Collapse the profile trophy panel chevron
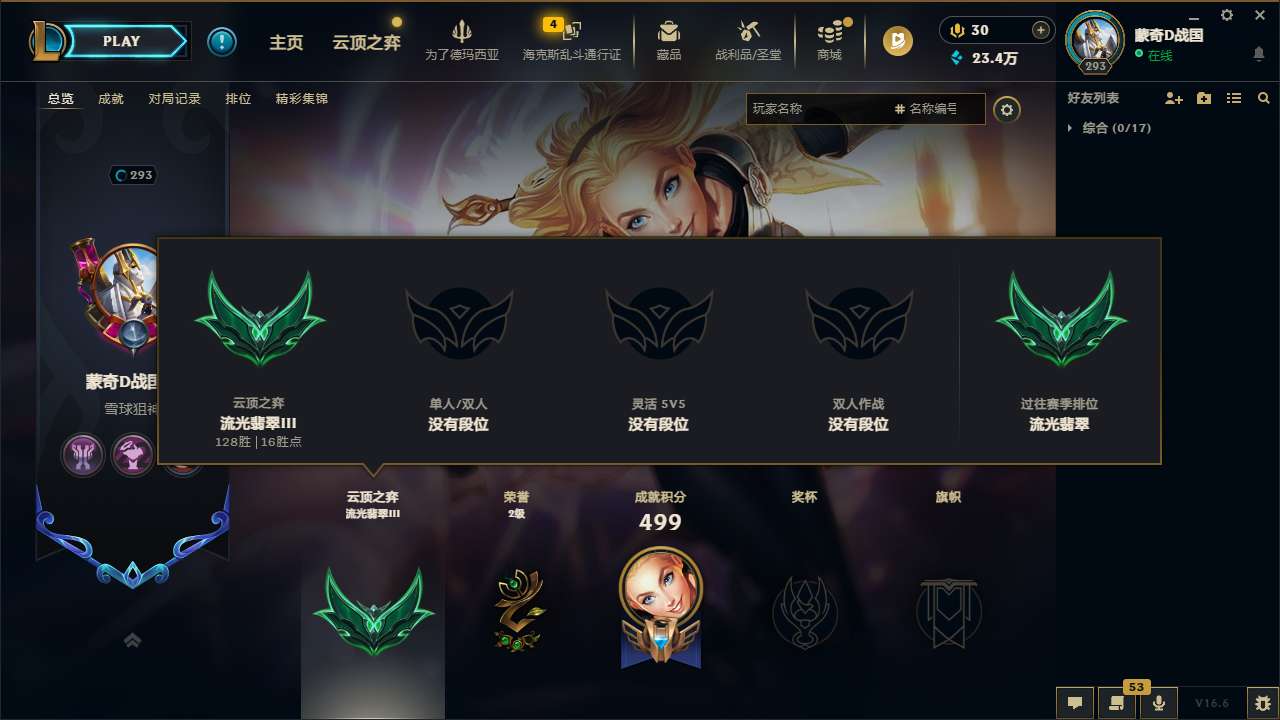The width and height of the screenshot is (1280, 720). [131, 640]
